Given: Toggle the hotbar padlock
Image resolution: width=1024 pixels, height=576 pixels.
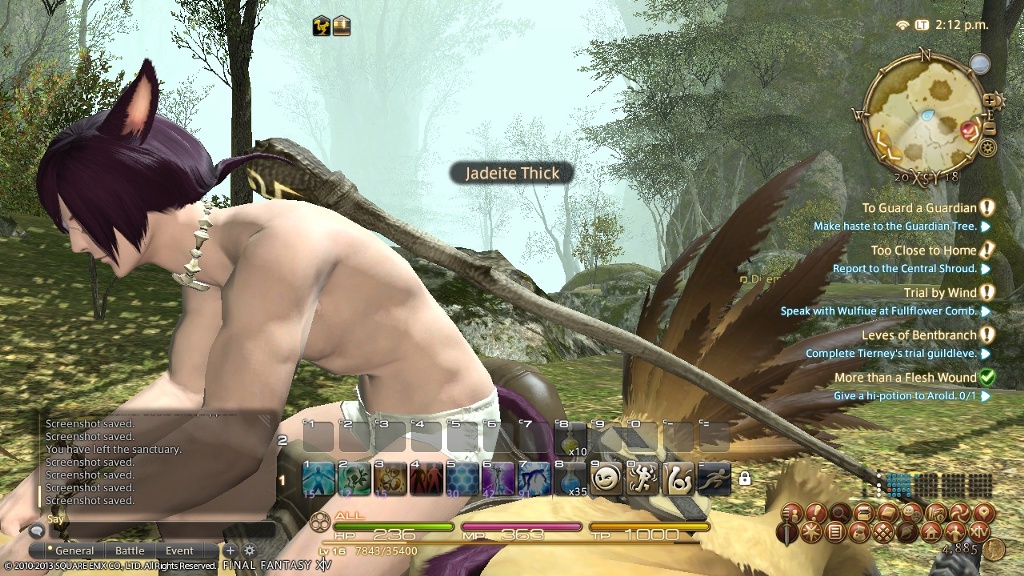Looking at the screenshot, I should point(744,479).
